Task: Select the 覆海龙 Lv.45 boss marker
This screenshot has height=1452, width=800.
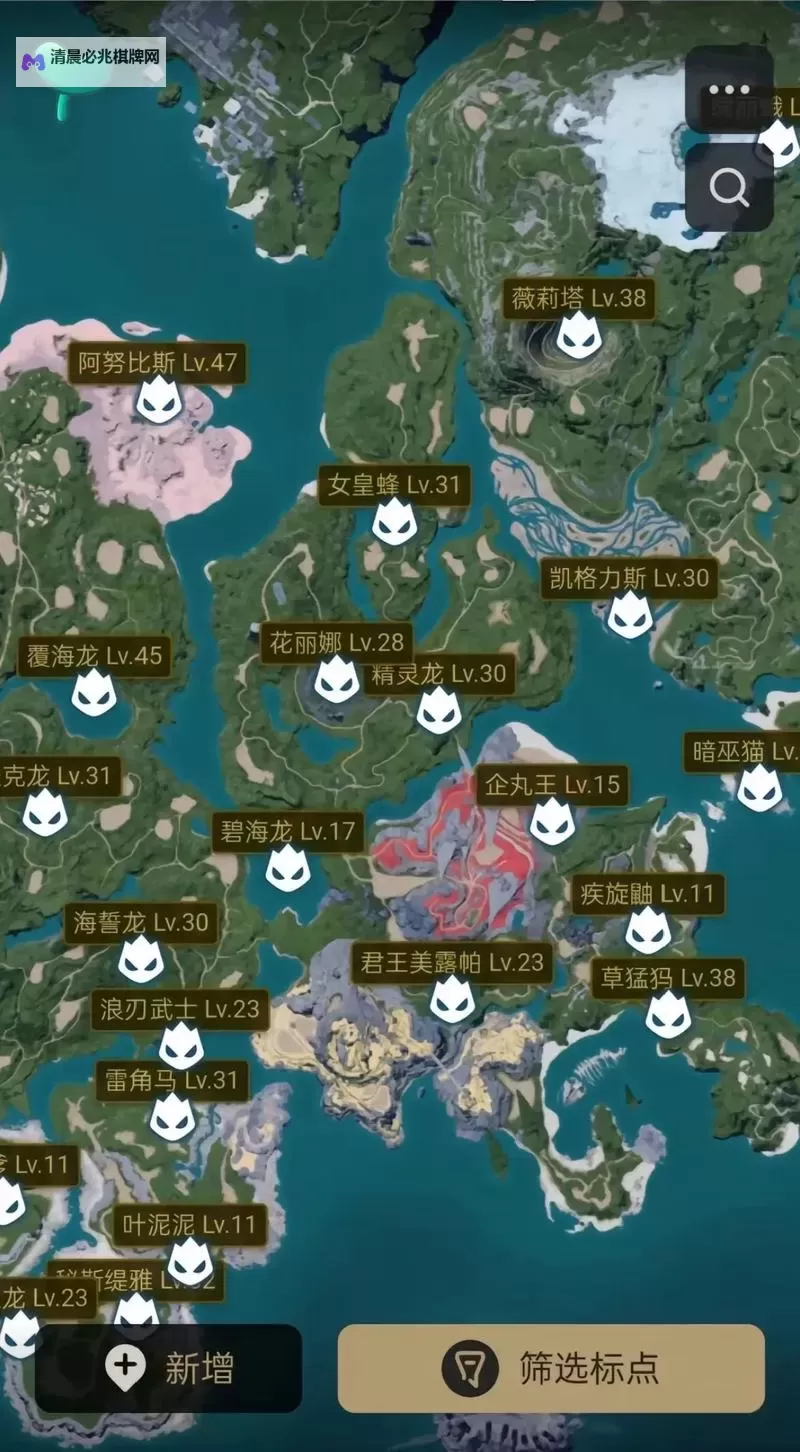Action: tap(94, 692)
